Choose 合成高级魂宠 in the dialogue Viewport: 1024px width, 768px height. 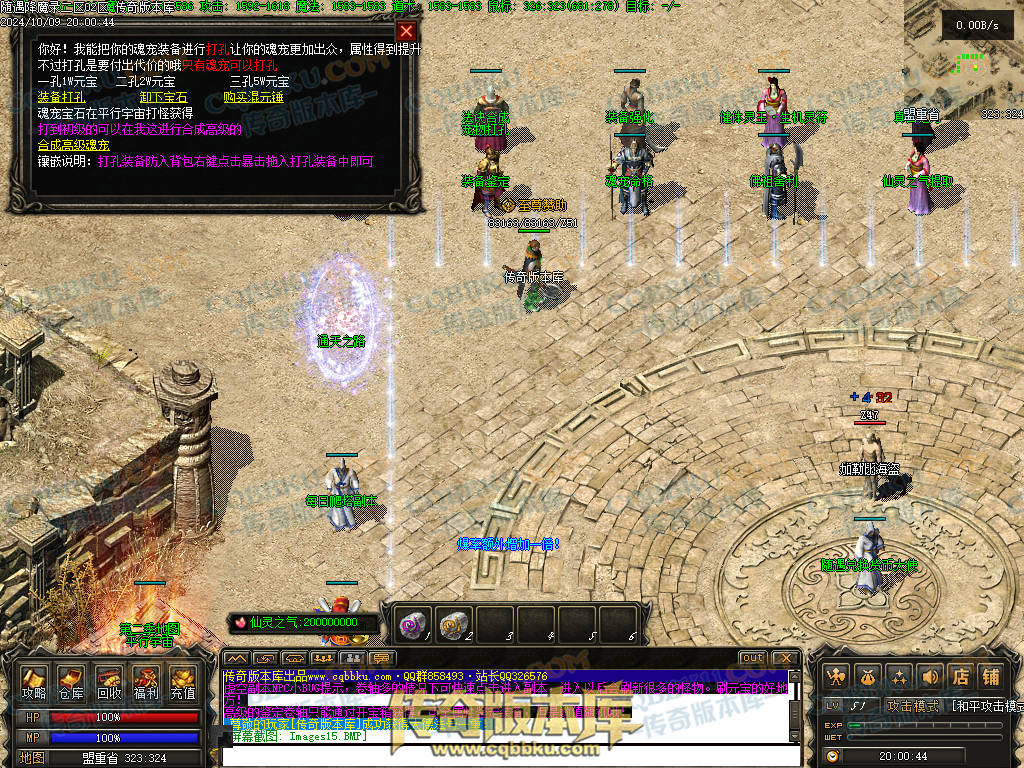click(x=73, y=145)
